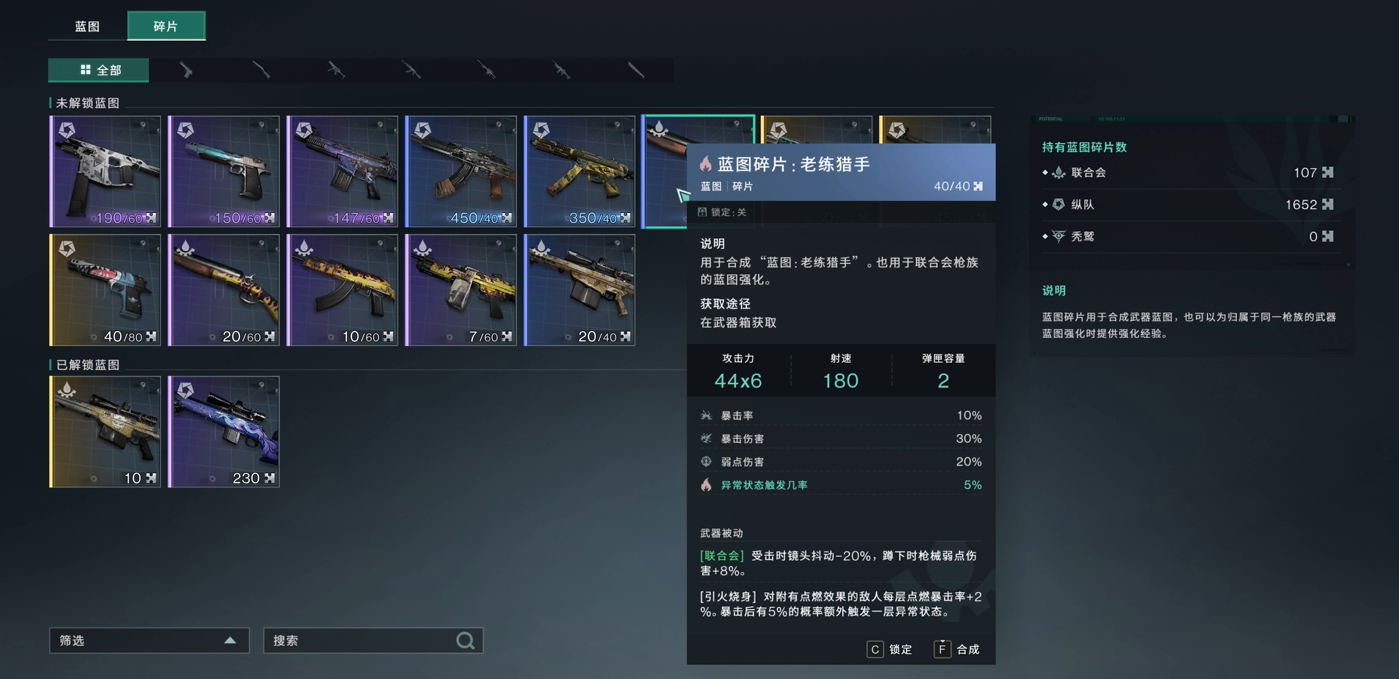Choose the sniper fragment card with 20/40
1399x679 pixels.
pos(580,290)
